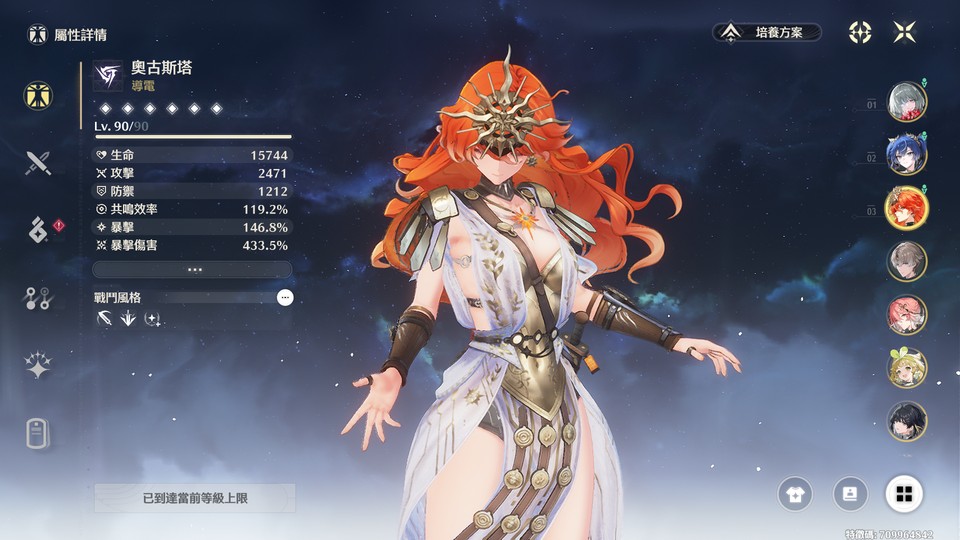
Task: Select the blue-haired character in slot 02
Action: pos(907,155)
